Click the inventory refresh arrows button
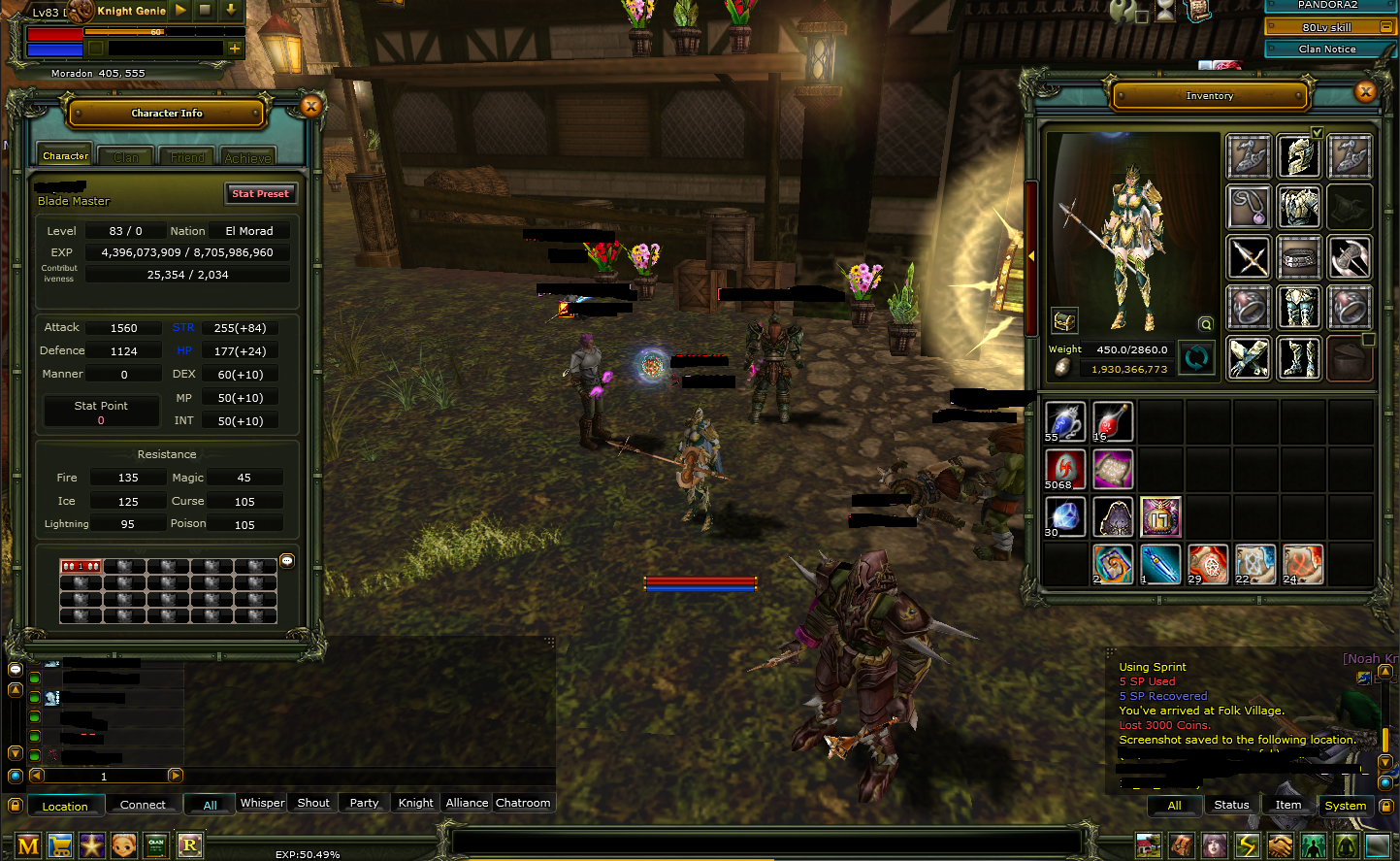The image size is (1400, 861). [1196, 358]
